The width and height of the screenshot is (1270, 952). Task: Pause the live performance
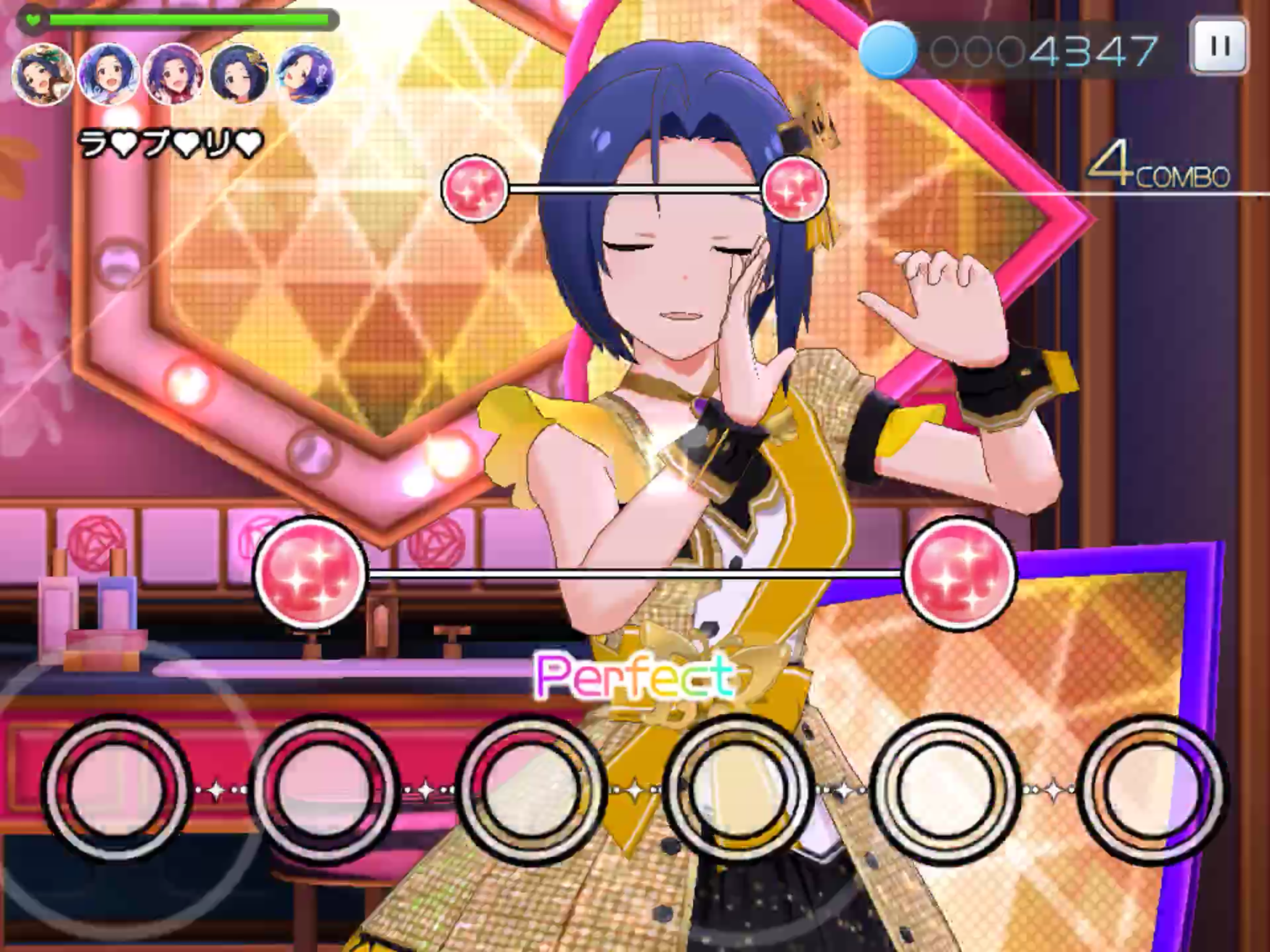(1219, 46)
